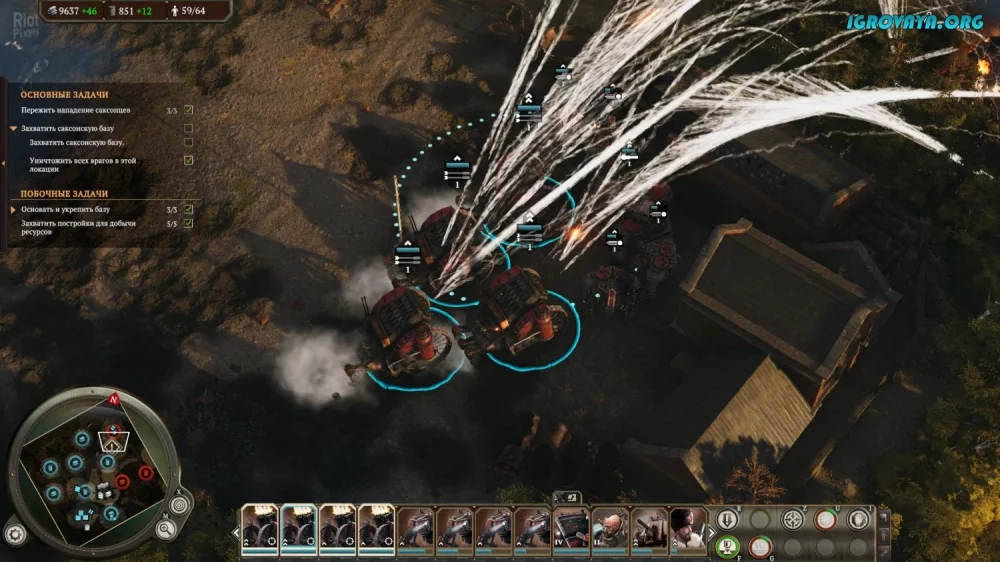
Task: Use the downward-arrow command icon
Action: pos(728,519)
